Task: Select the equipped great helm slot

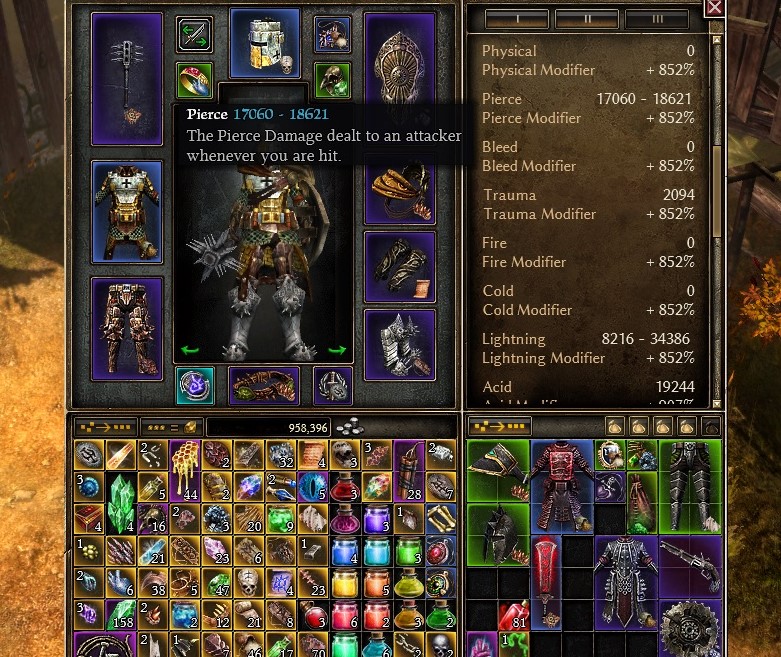Action: click(265, 43)
